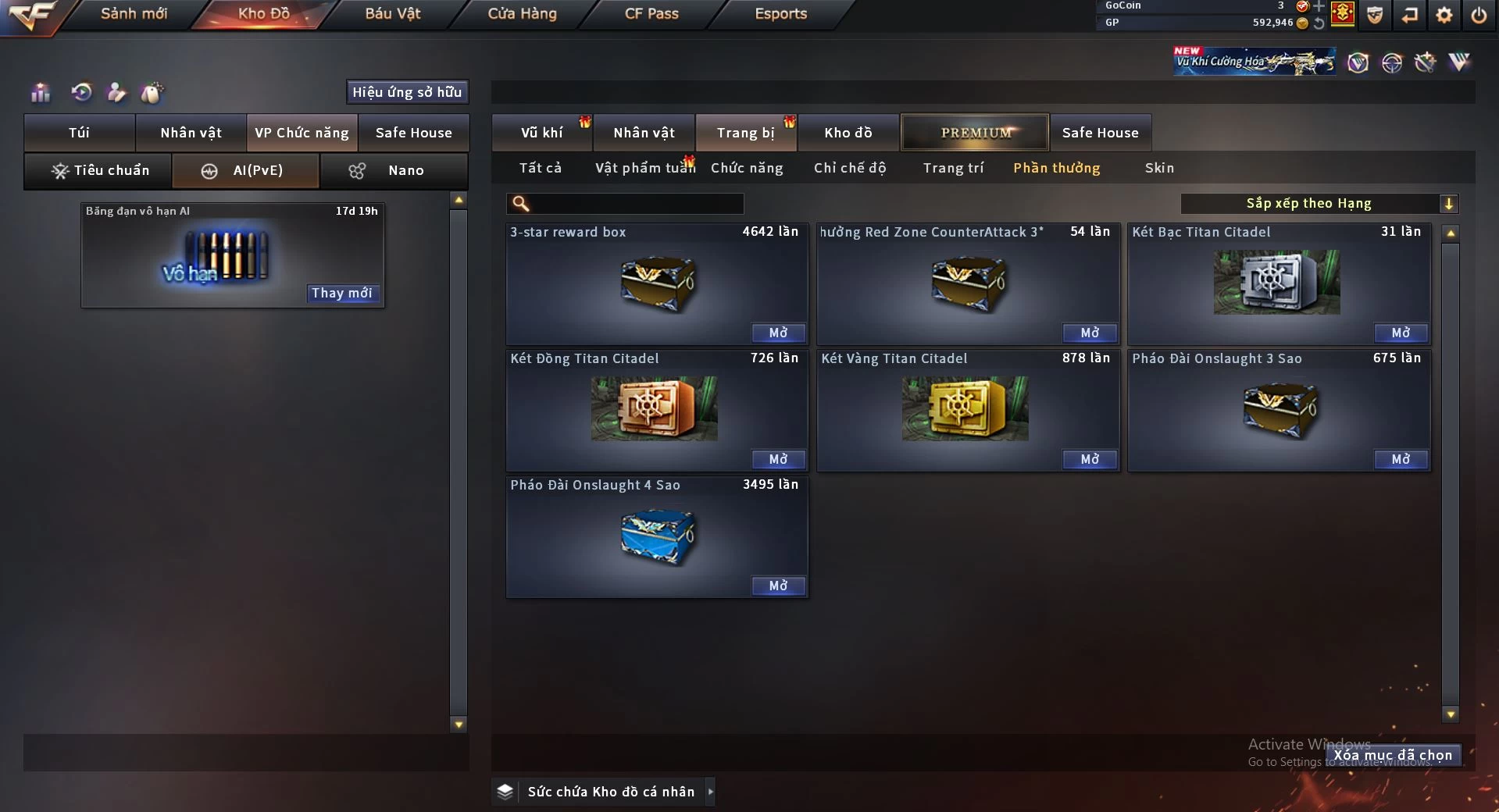Delete selected items with Xóa mục đã chọn

click(x=1392, y=755)
